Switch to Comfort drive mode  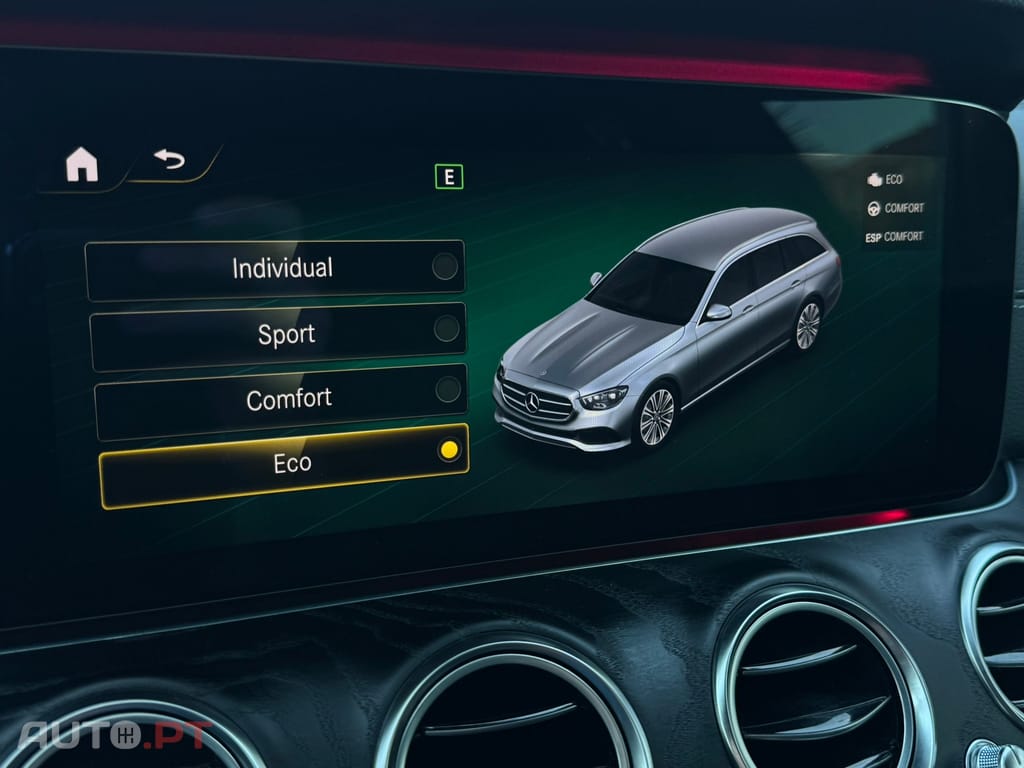tap(281, 400)
